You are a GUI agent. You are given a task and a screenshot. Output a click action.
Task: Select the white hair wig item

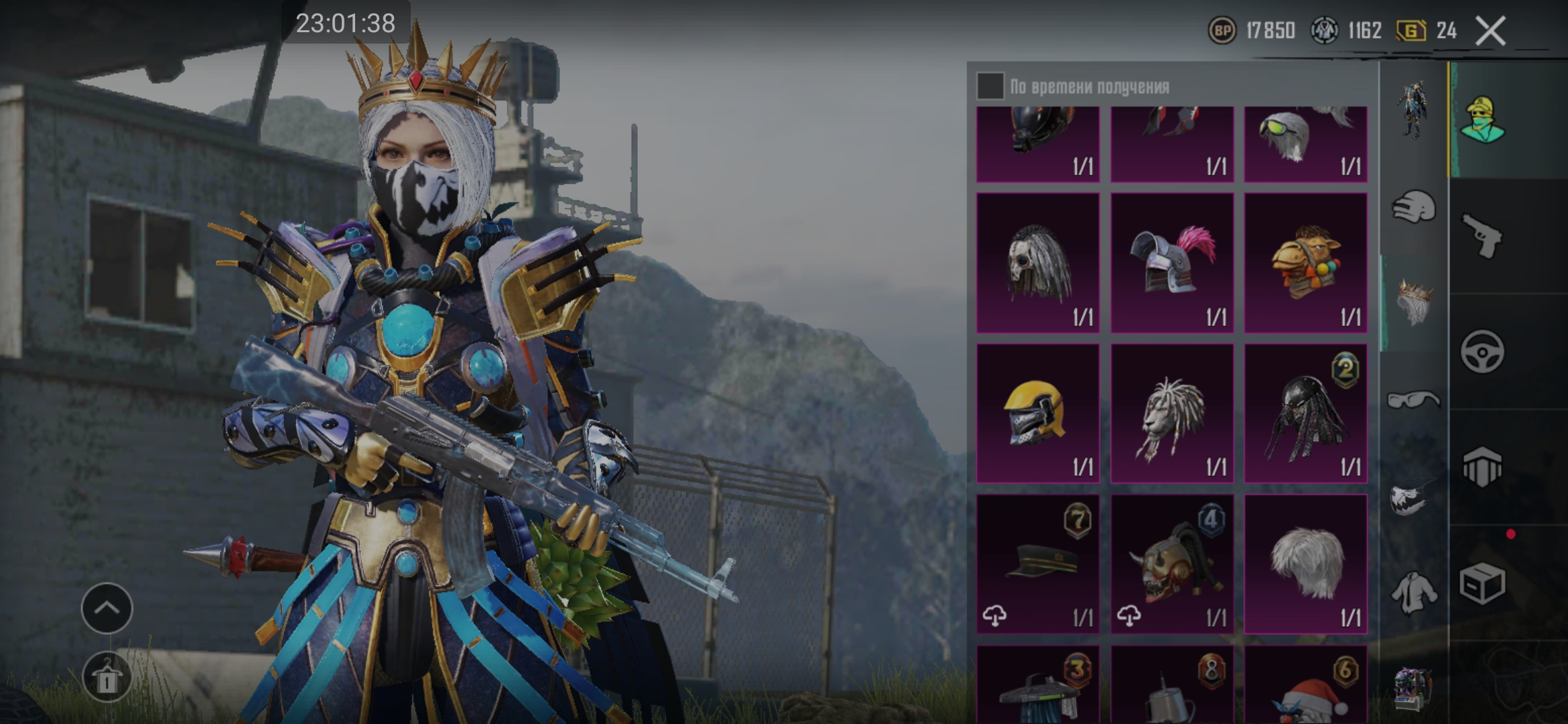click(x=1305, y=564)
